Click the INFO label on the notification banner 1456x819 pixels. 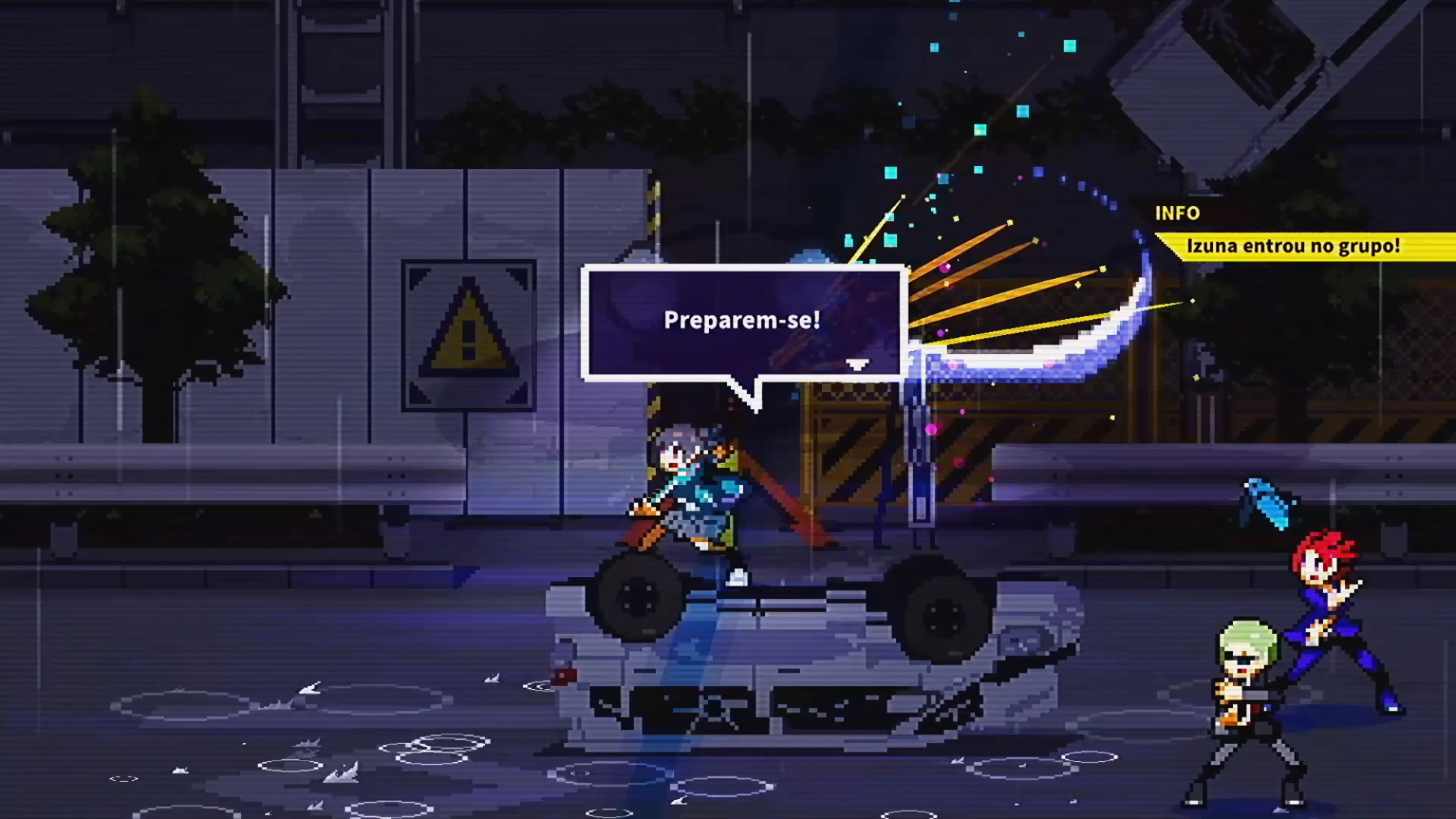tap(1177, 213)
